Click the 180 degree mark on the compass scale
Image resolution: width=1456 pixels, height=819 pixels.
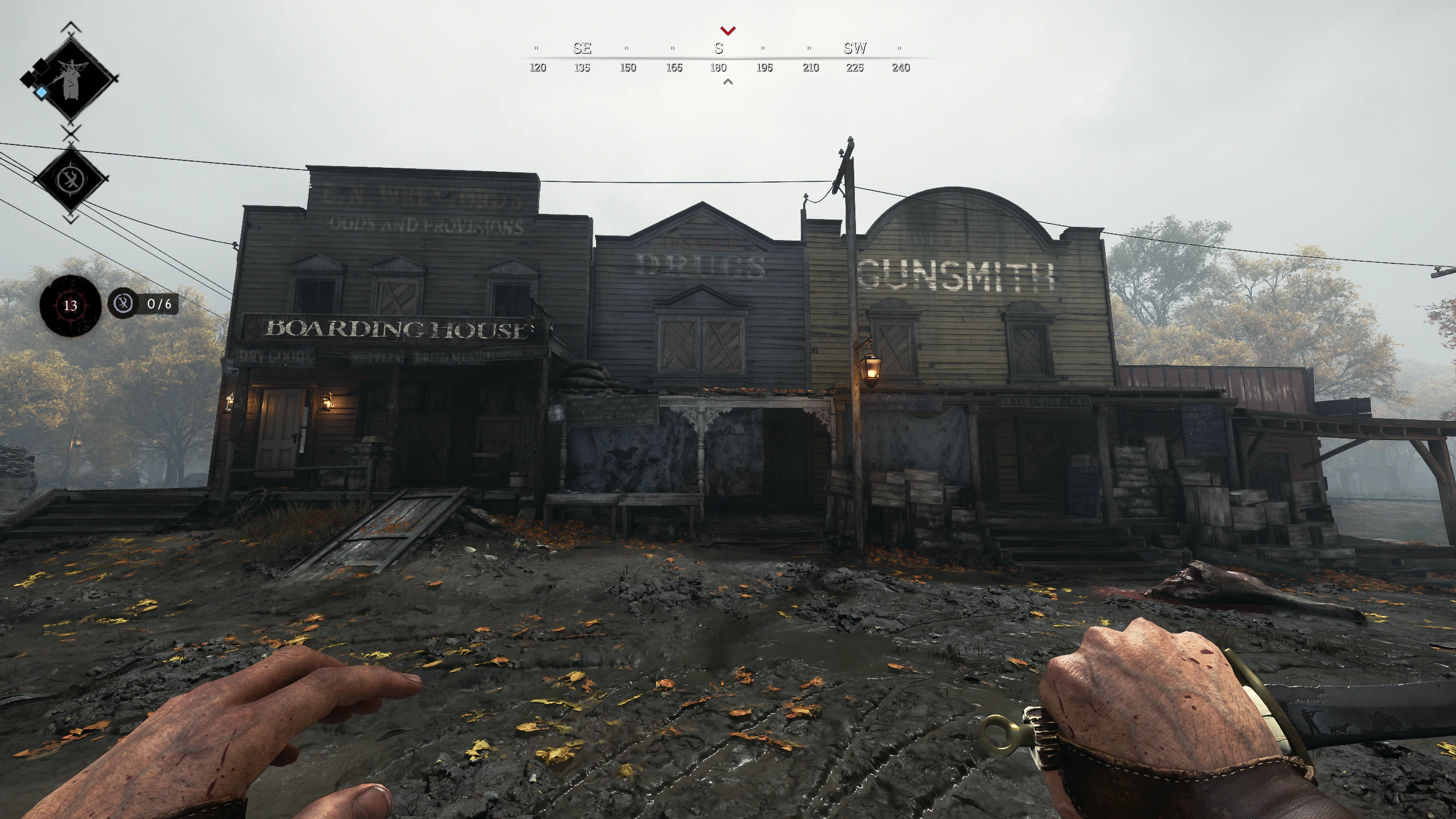[718, 67]
